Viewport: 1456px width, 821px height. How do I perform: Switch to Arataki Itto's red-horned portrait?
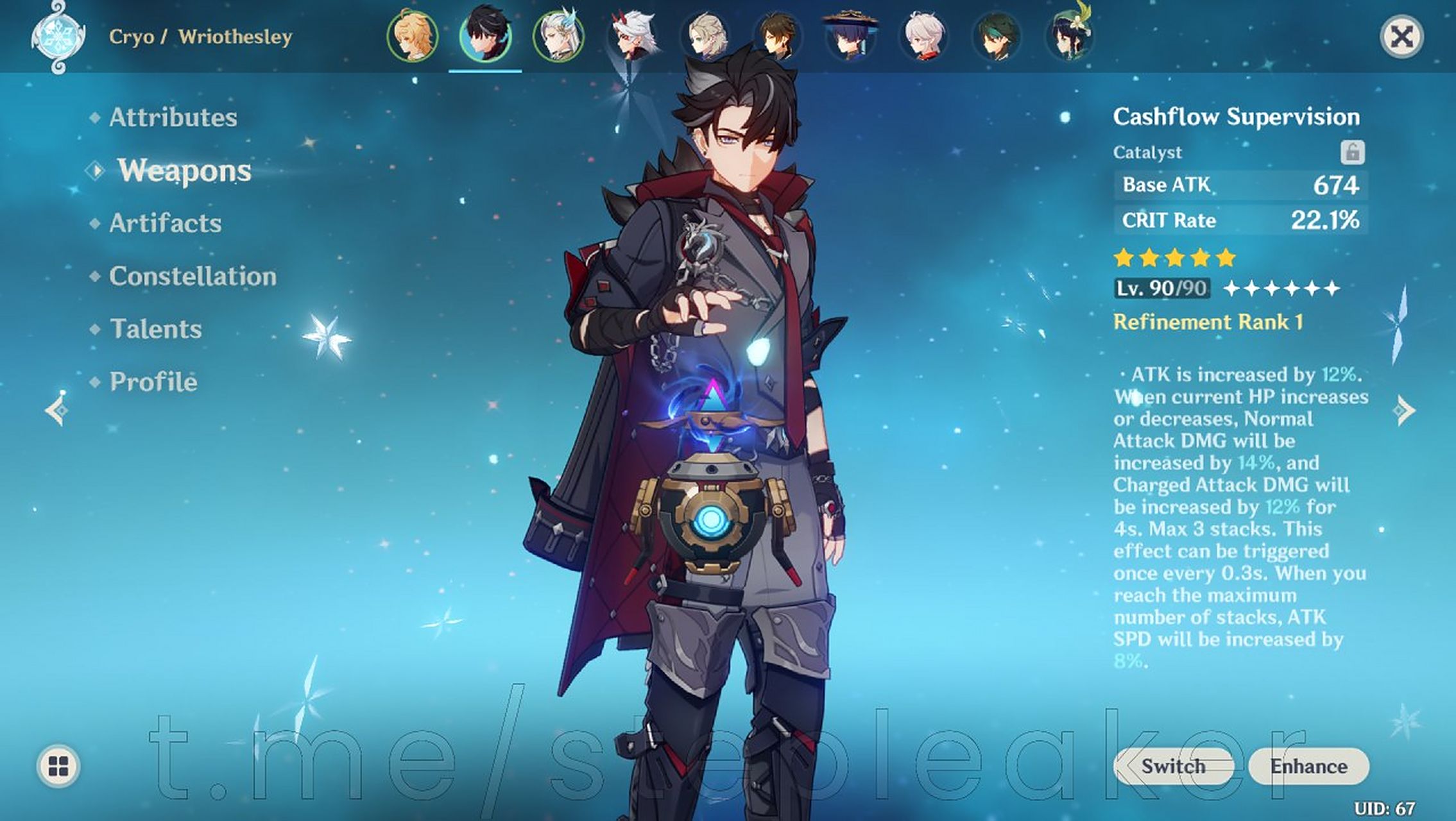[631, 37]
